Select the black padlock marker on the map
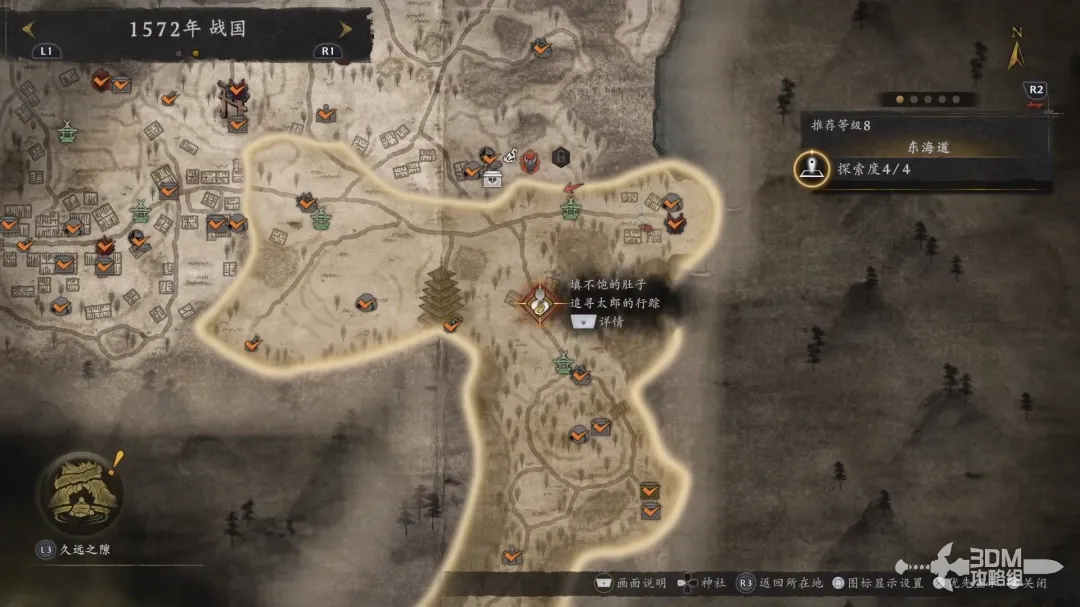This screenshot has width=1080, height=607. click(560, 156)
